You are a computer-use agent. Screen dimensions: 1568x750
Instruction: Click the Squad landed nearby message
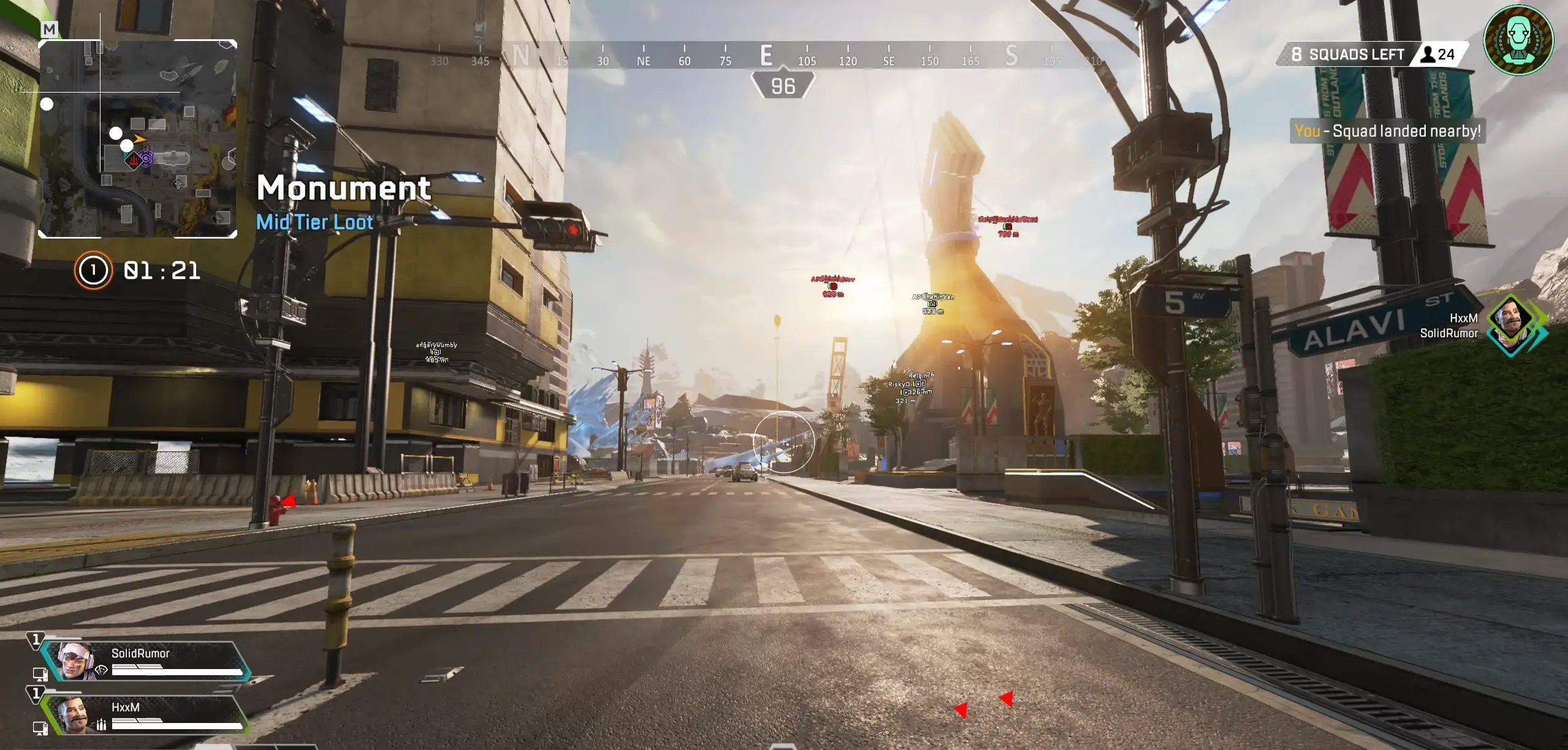(x=1387, y=131)
